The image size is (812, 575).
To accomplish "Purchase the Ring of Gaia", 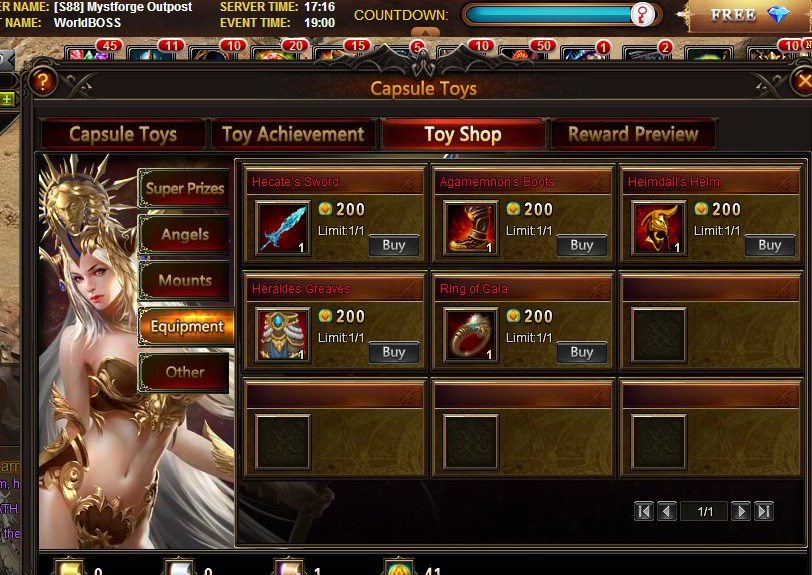I will click(581, 352).
